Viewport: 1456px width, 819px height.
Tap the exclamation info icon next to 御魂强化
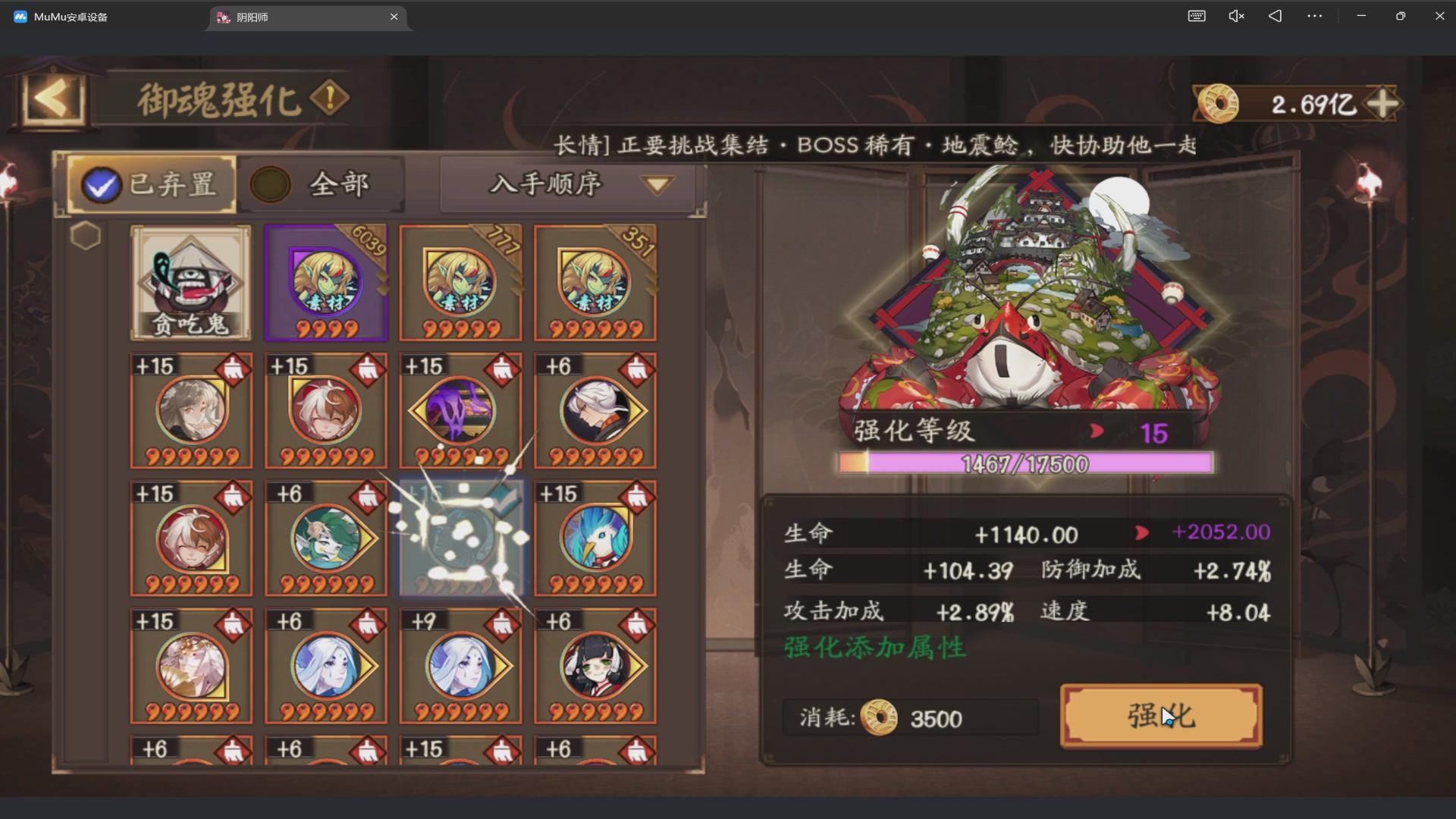coord(329,97)
